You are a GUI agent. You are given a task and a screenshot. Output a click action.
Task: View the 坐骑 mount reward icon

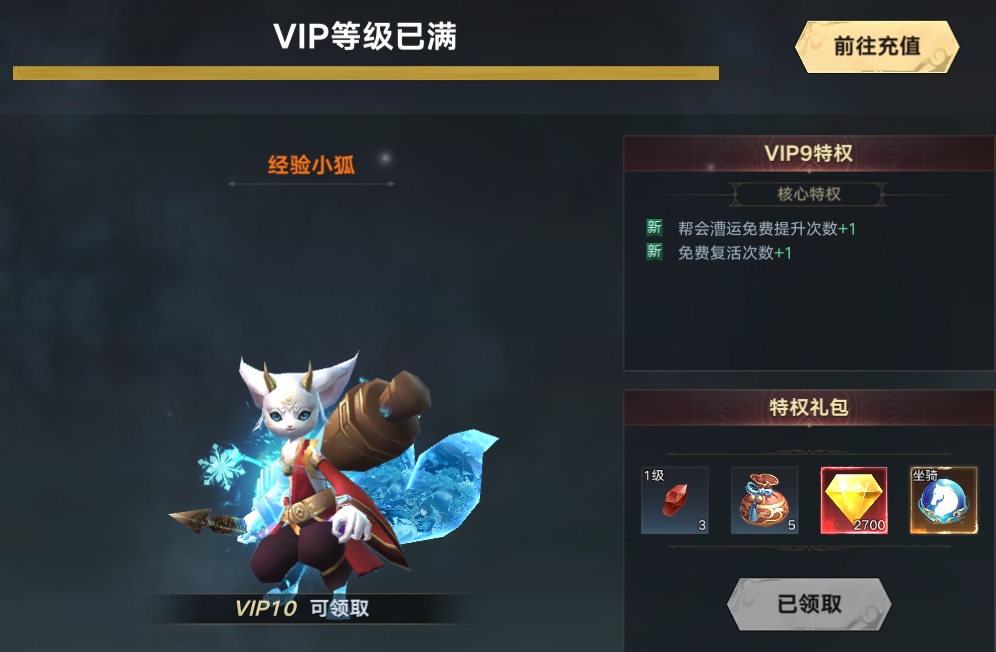(x=943, y=500)
